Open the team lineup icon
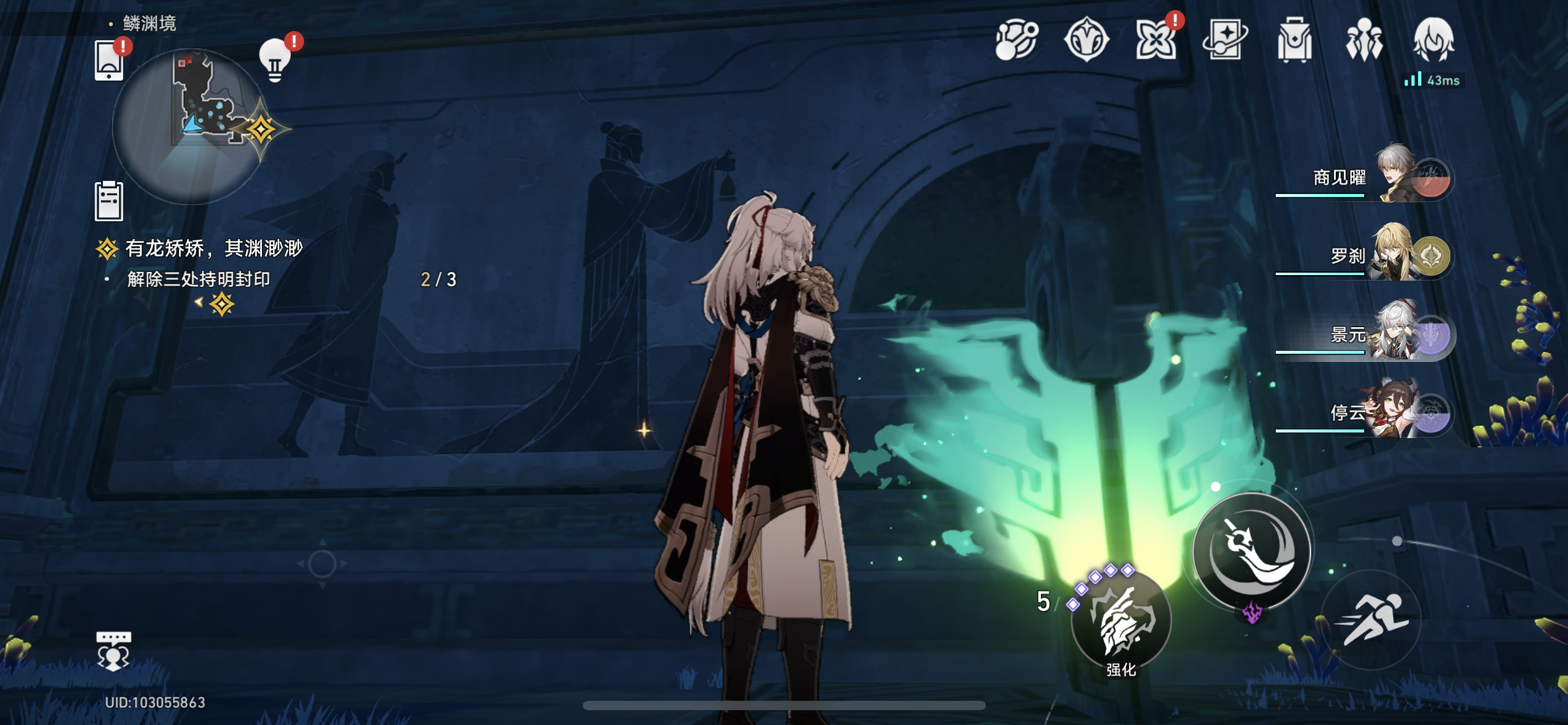 (x=1364, y=40)
